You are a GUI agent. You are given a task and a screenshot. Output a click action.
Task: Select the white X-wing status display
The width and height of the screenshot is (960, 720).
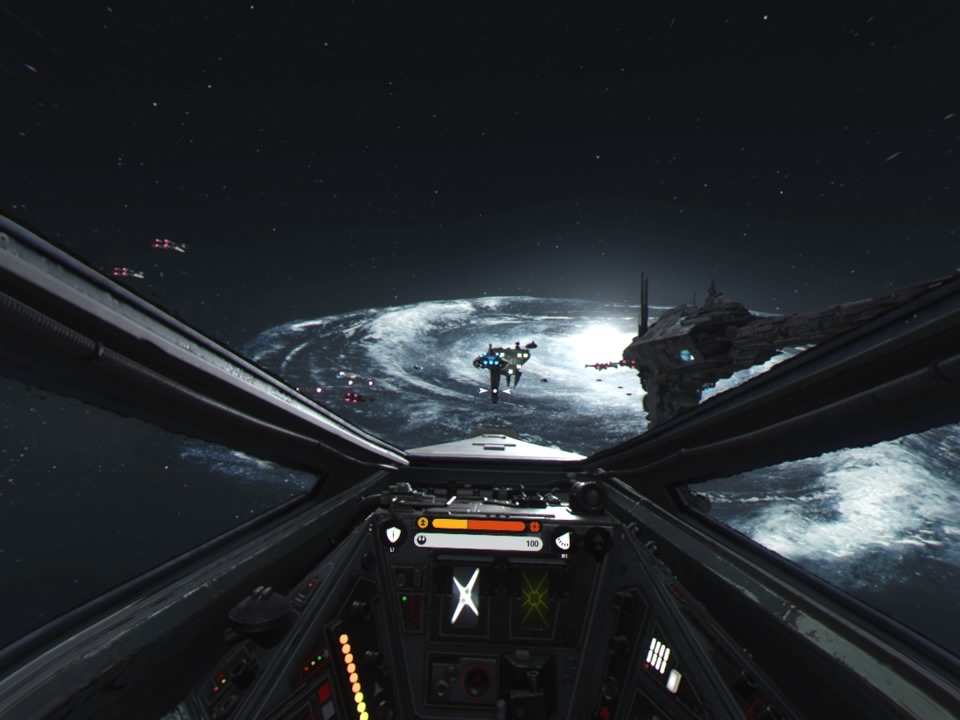pos(464,596)
